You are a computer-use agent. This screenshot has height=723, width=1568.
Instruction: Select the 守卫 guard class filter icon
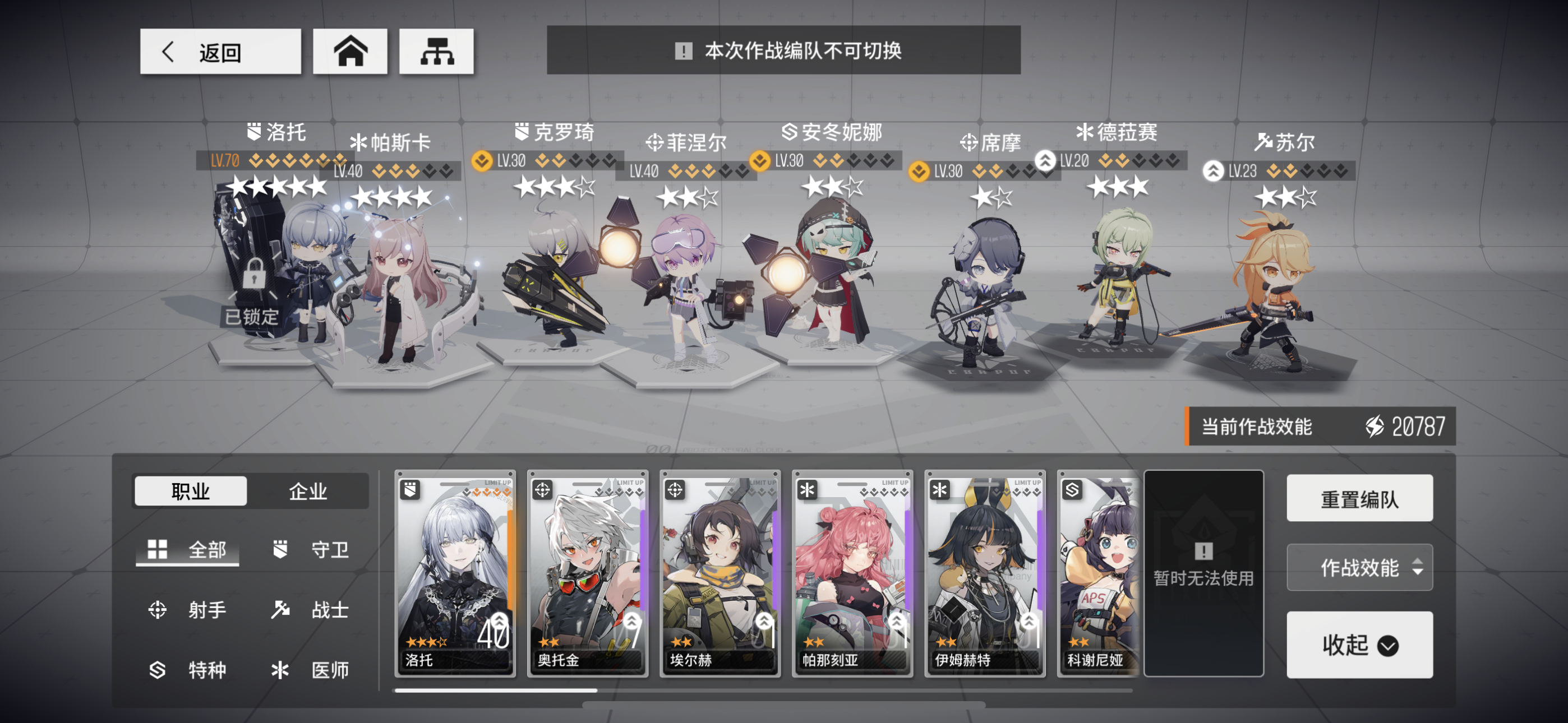tap(279, 550)
